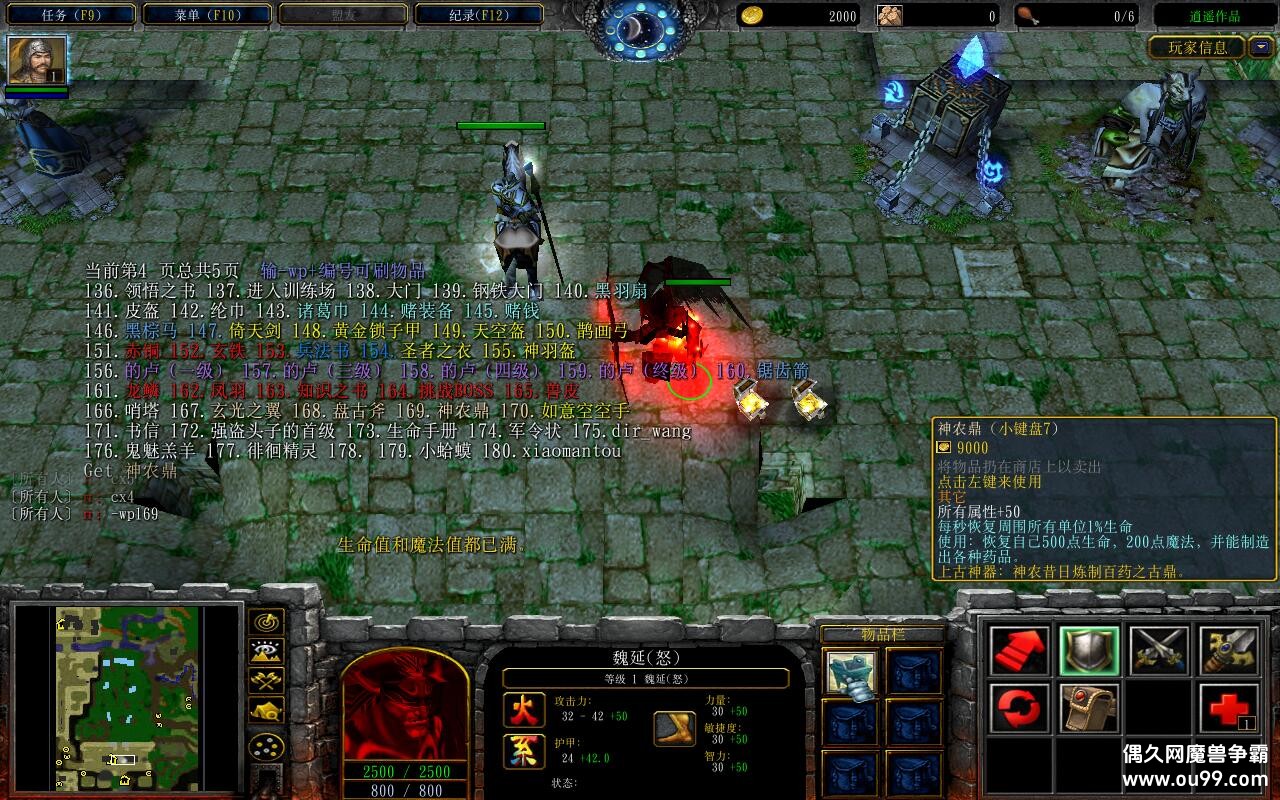Toggle the creep camp display button
The image size is (1280, 800).
(x=266, y=709)
